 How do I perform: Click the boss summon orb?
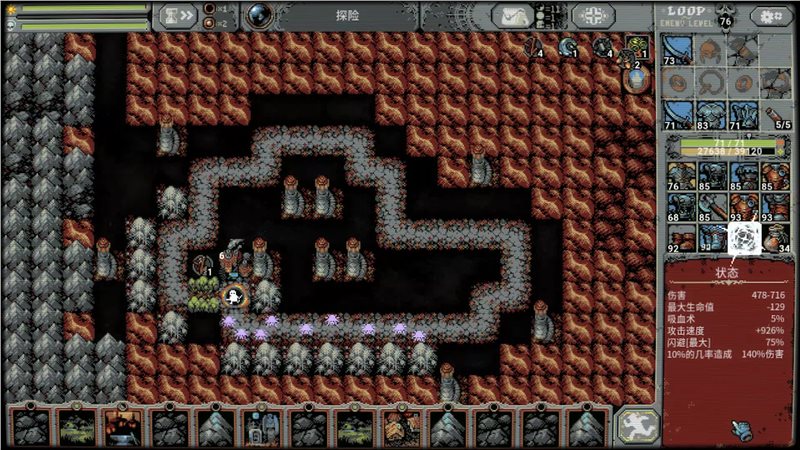(x=259, y=15)
